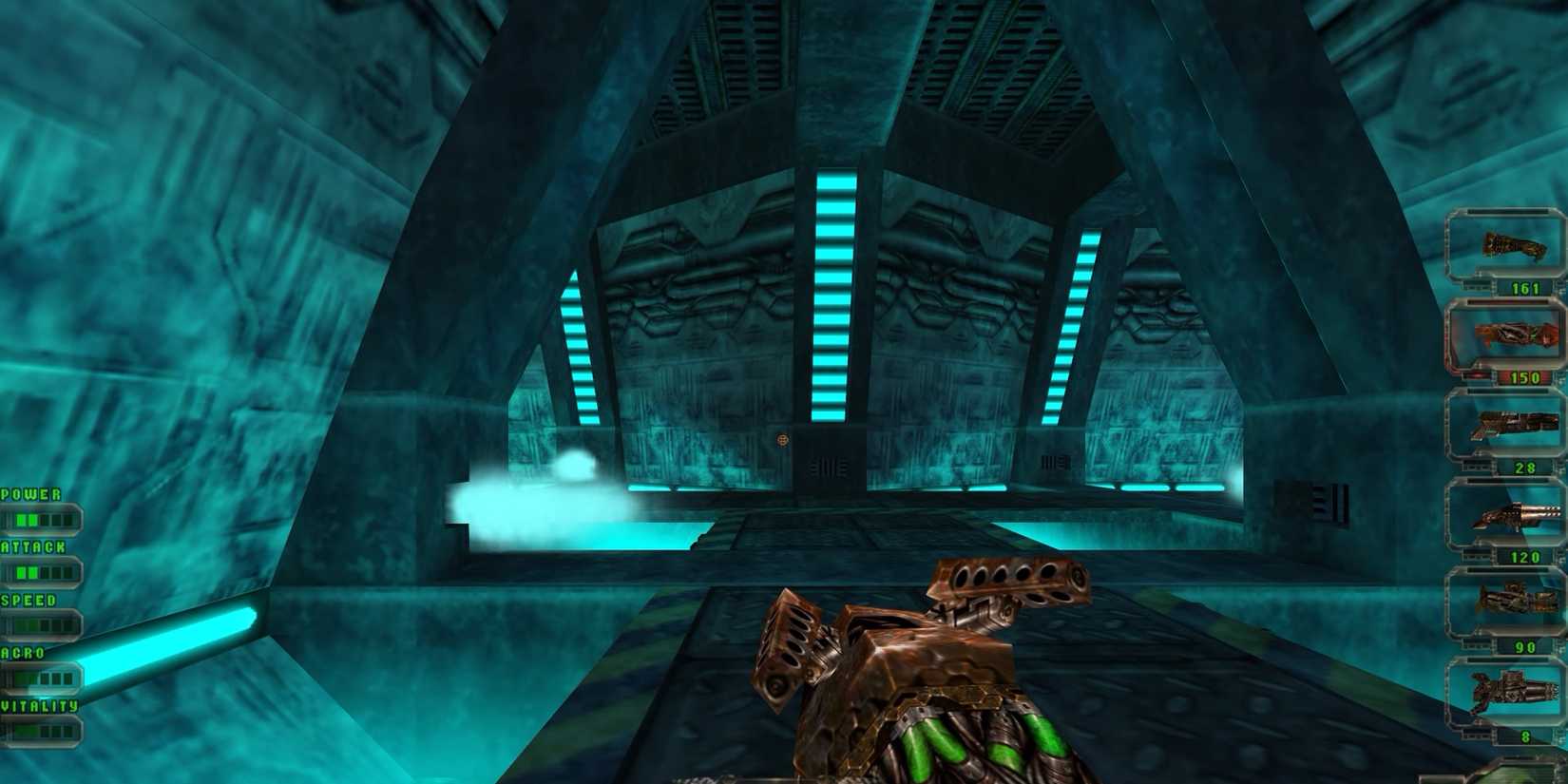This screenshot has width=1568, height=784.
Task: Click the orange circular symbol on the door
Action: [x=781, y=441]
